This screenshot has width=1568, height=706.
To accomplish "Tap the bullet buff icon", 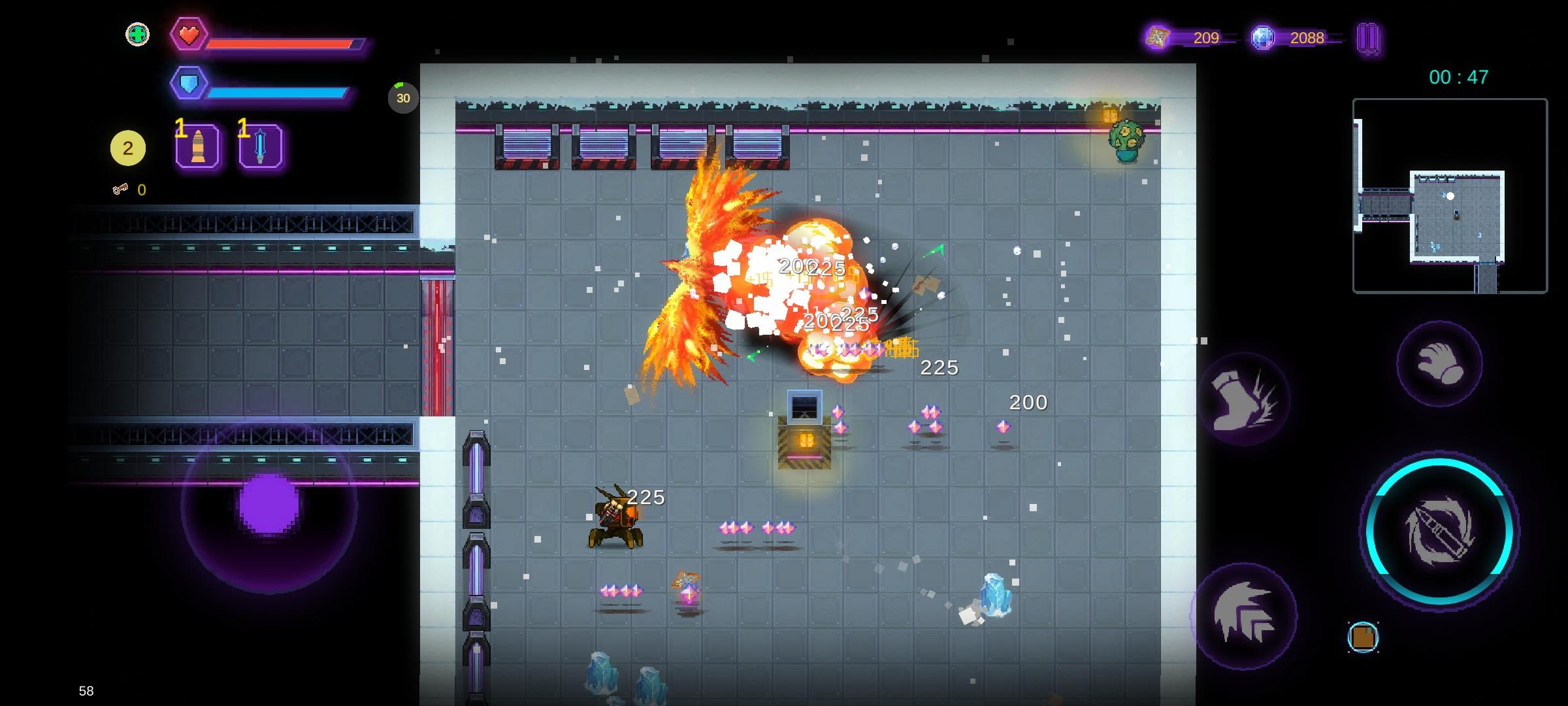I will pos(197,146).
